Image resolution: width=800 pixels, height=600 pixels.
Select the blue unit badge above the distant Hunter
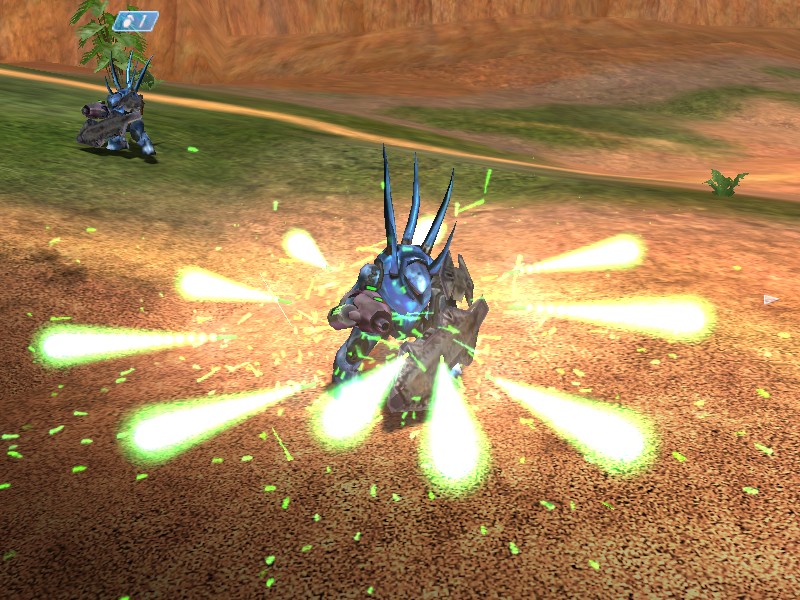135,20
